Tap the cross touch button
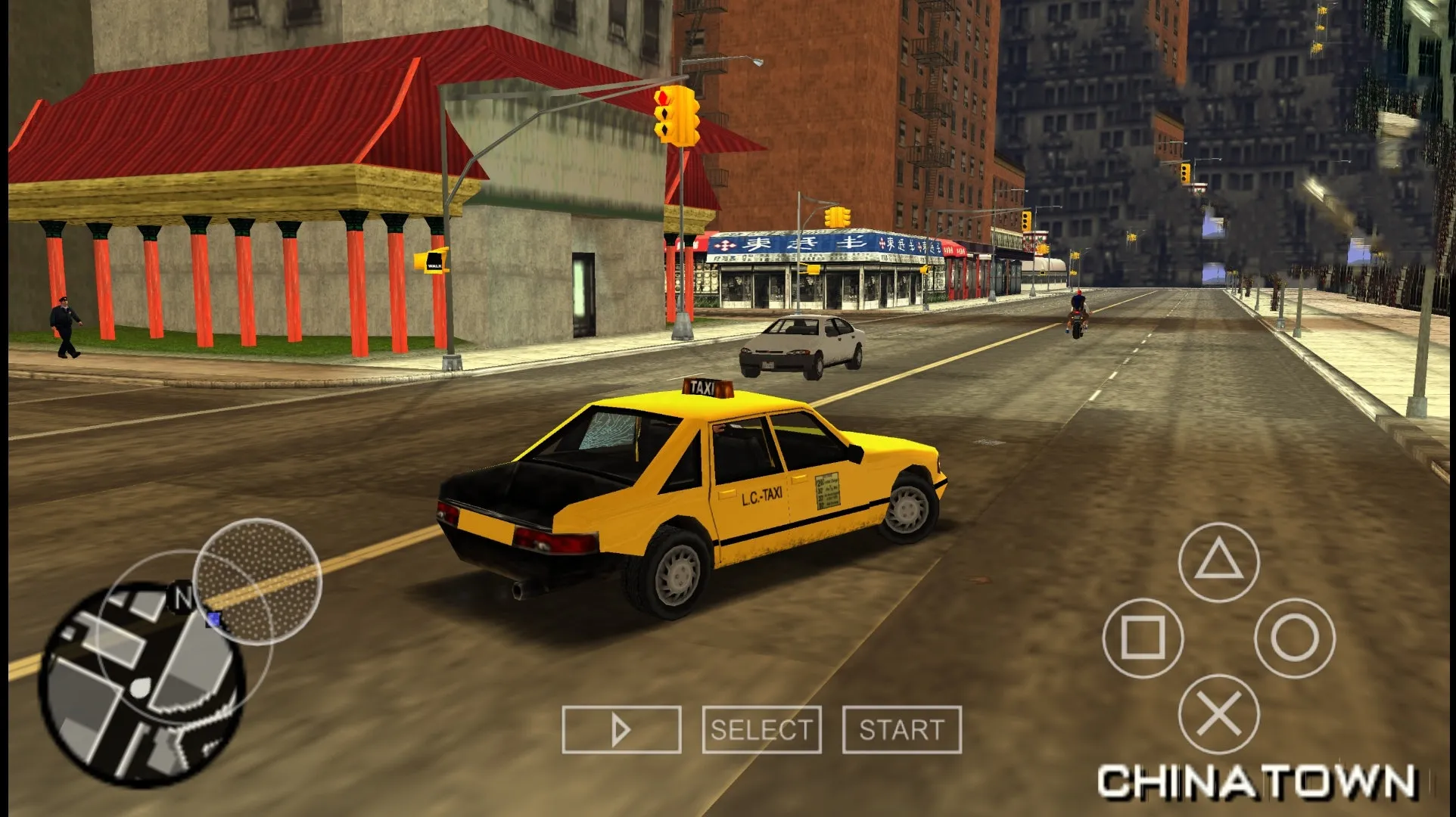The height and width of the screenshot is (817, 1456). click(1218, 713)
